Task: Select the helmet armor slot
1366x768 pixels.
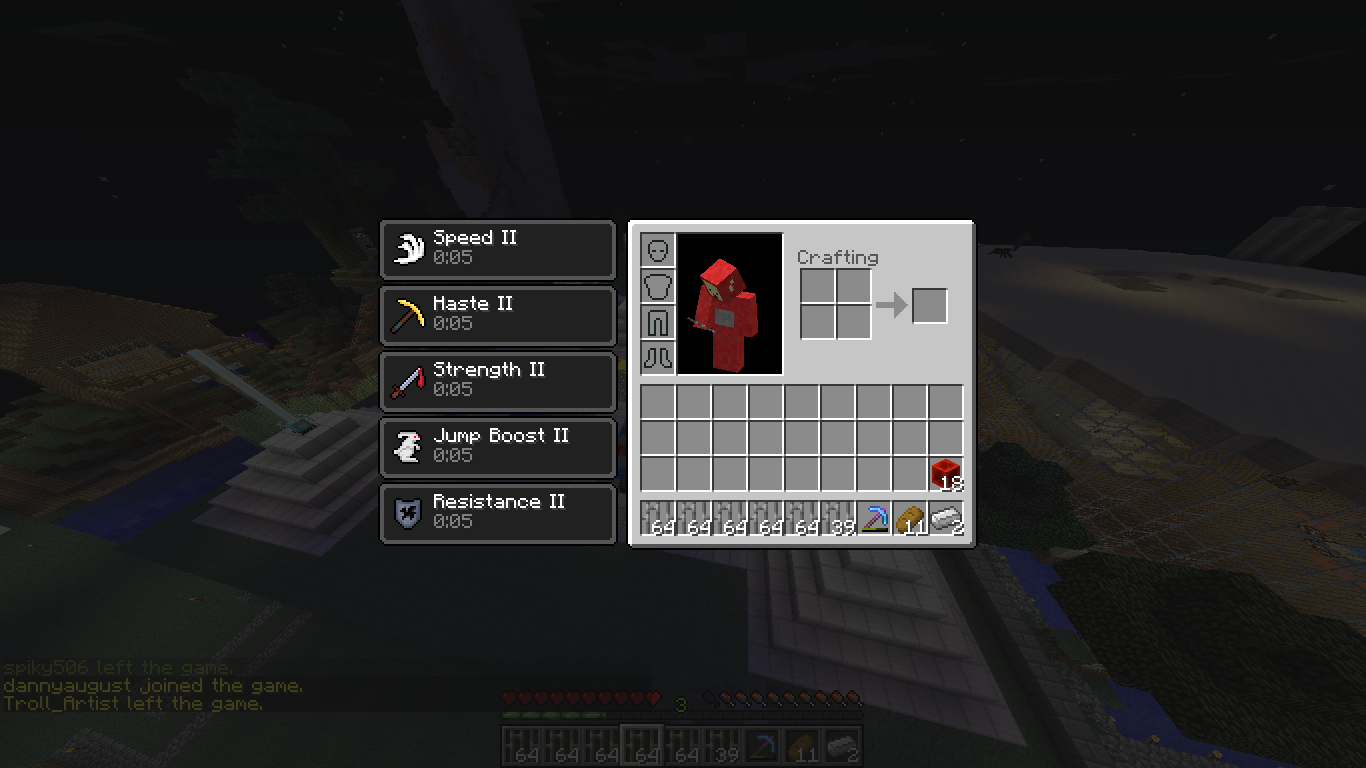Action: pyautogui.click(x=658, y=249)
